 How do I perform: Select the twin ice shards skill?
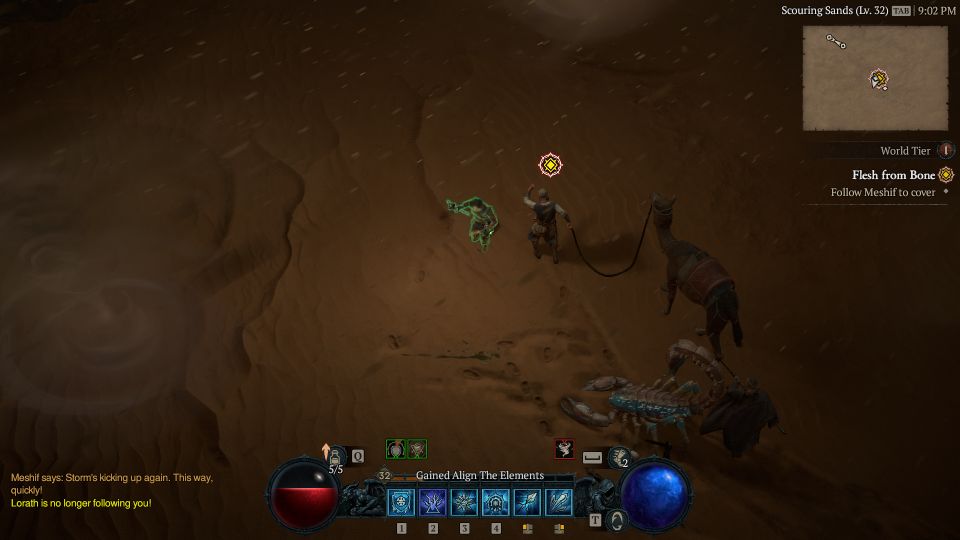tap(559, 502)
